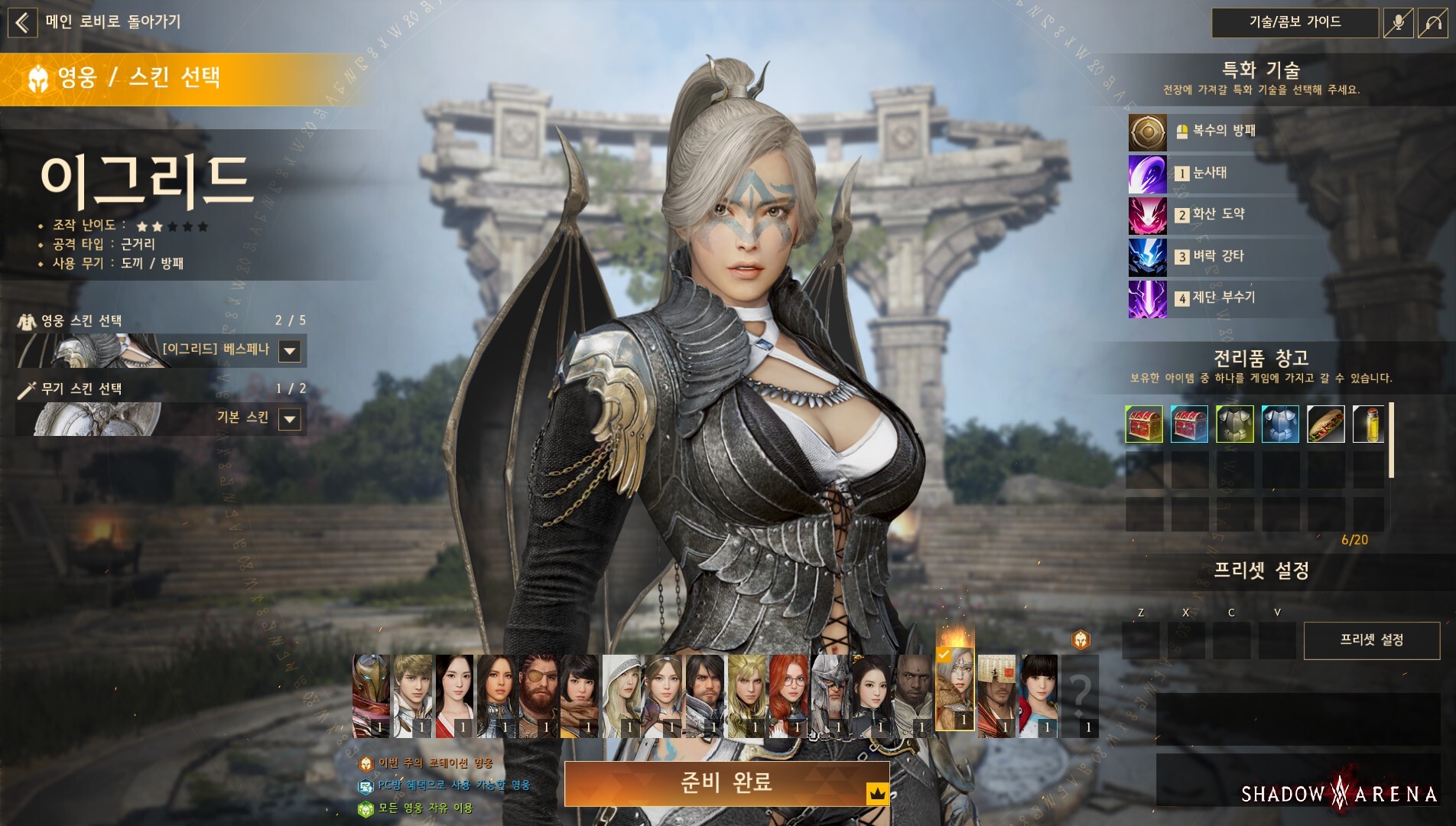Open the preset settings button

[x=1371, y=640]
